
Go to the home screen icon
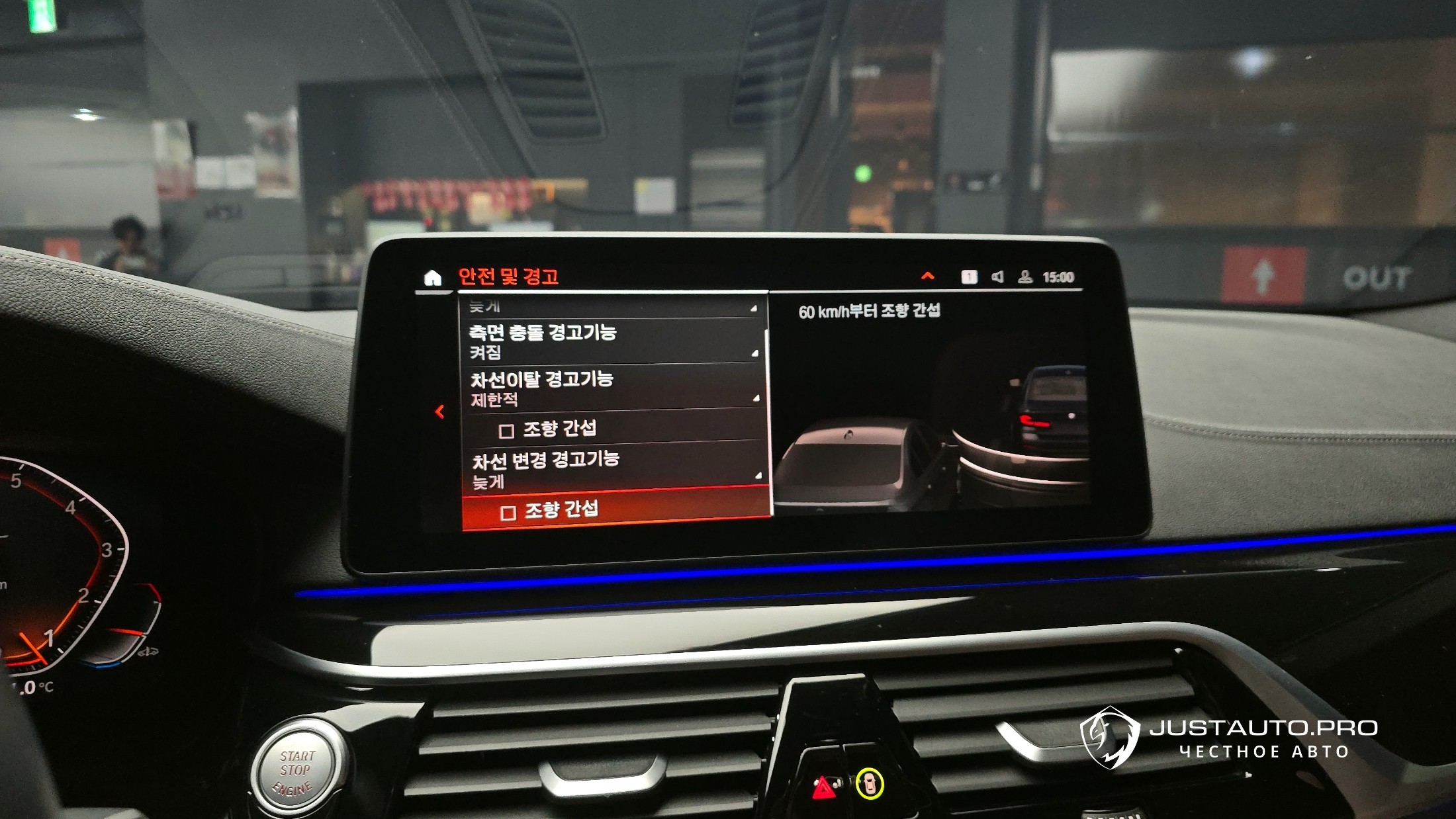tap(432, 277)
